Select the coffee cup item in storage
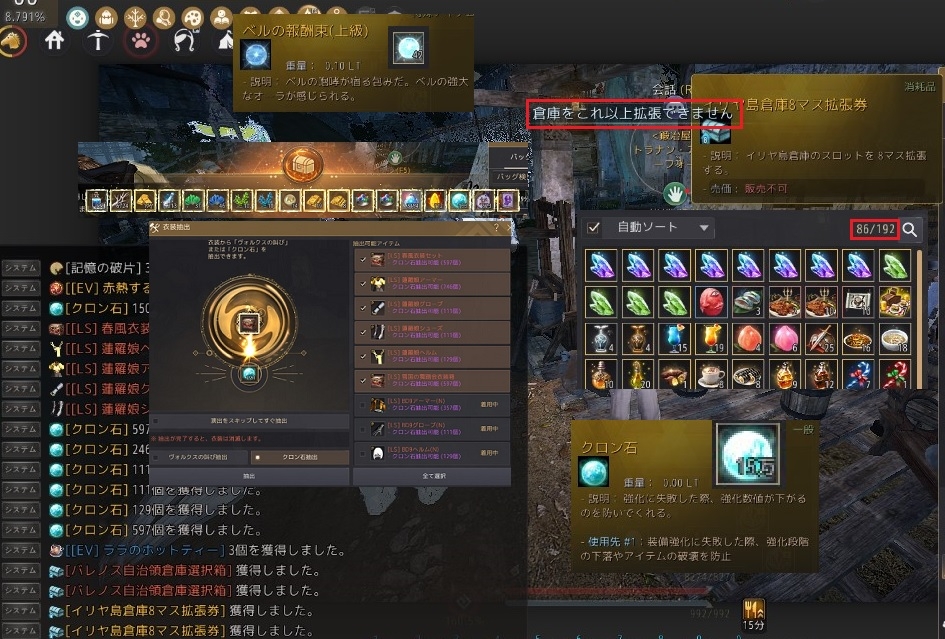The height and width of the screenshot is (639, 945). (x=712, y=374)
